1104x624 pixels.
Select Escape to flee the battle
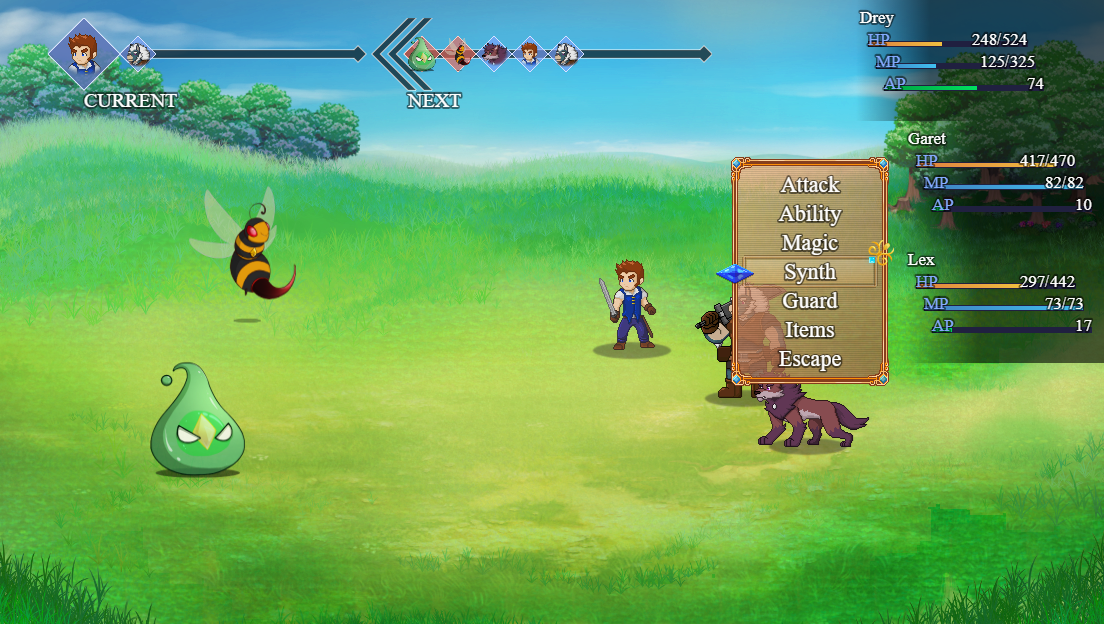pyautogui.click(x=810, y=359)
